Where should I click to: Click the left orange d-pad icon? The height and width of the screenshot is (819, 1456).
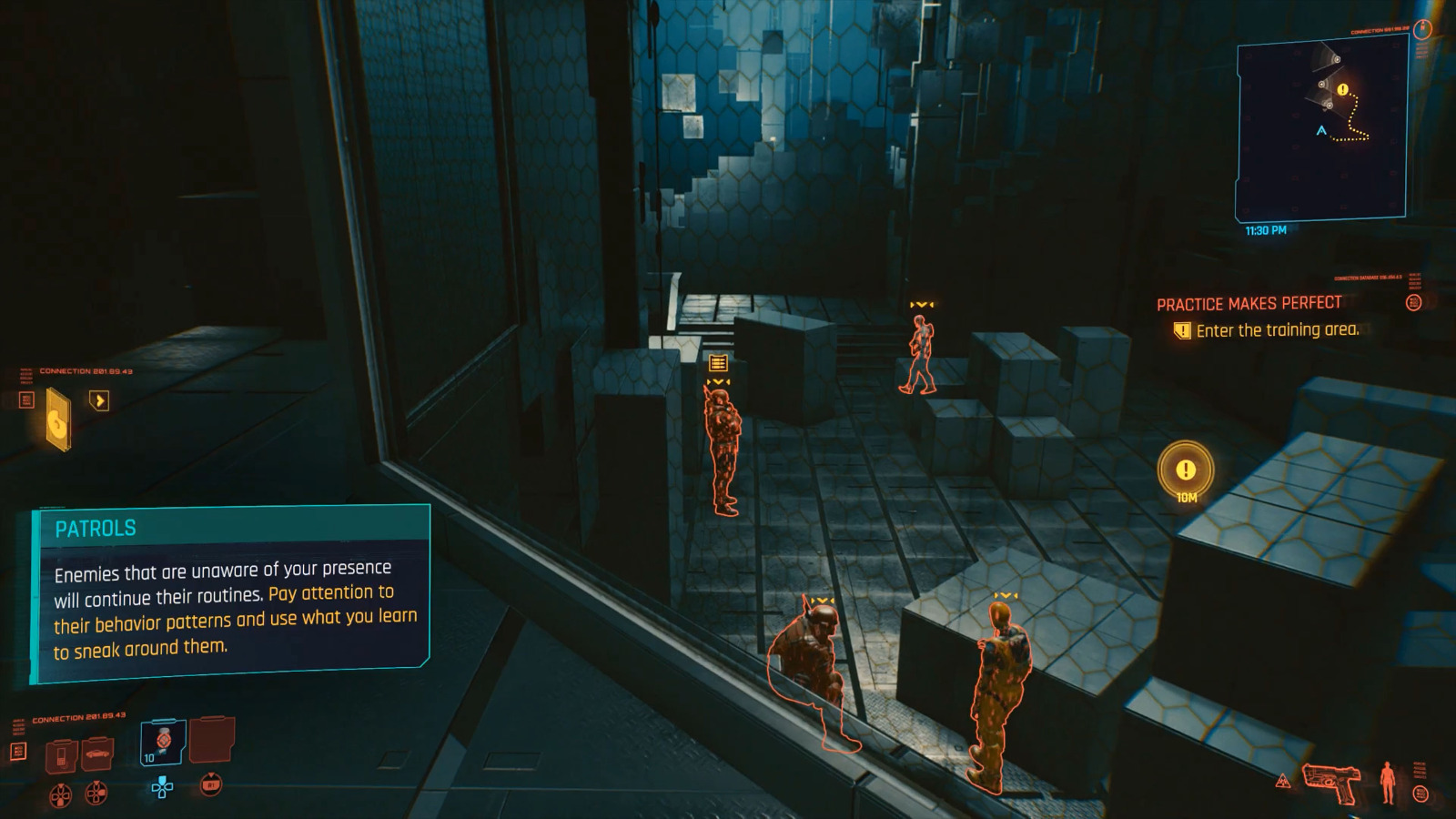62,794
